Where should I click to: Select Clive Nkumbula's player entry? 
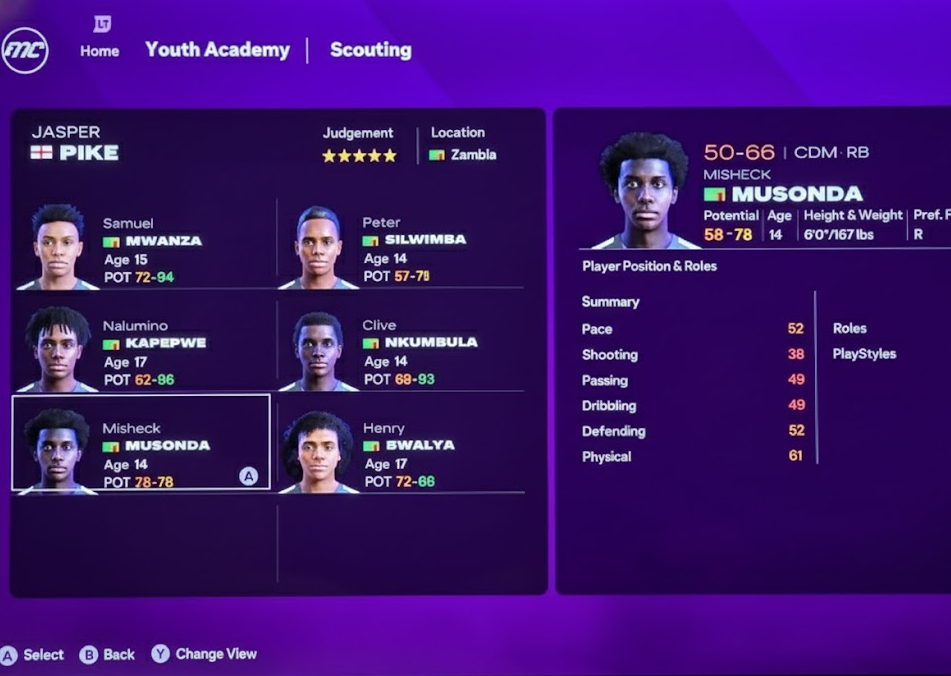coord(400,350)
